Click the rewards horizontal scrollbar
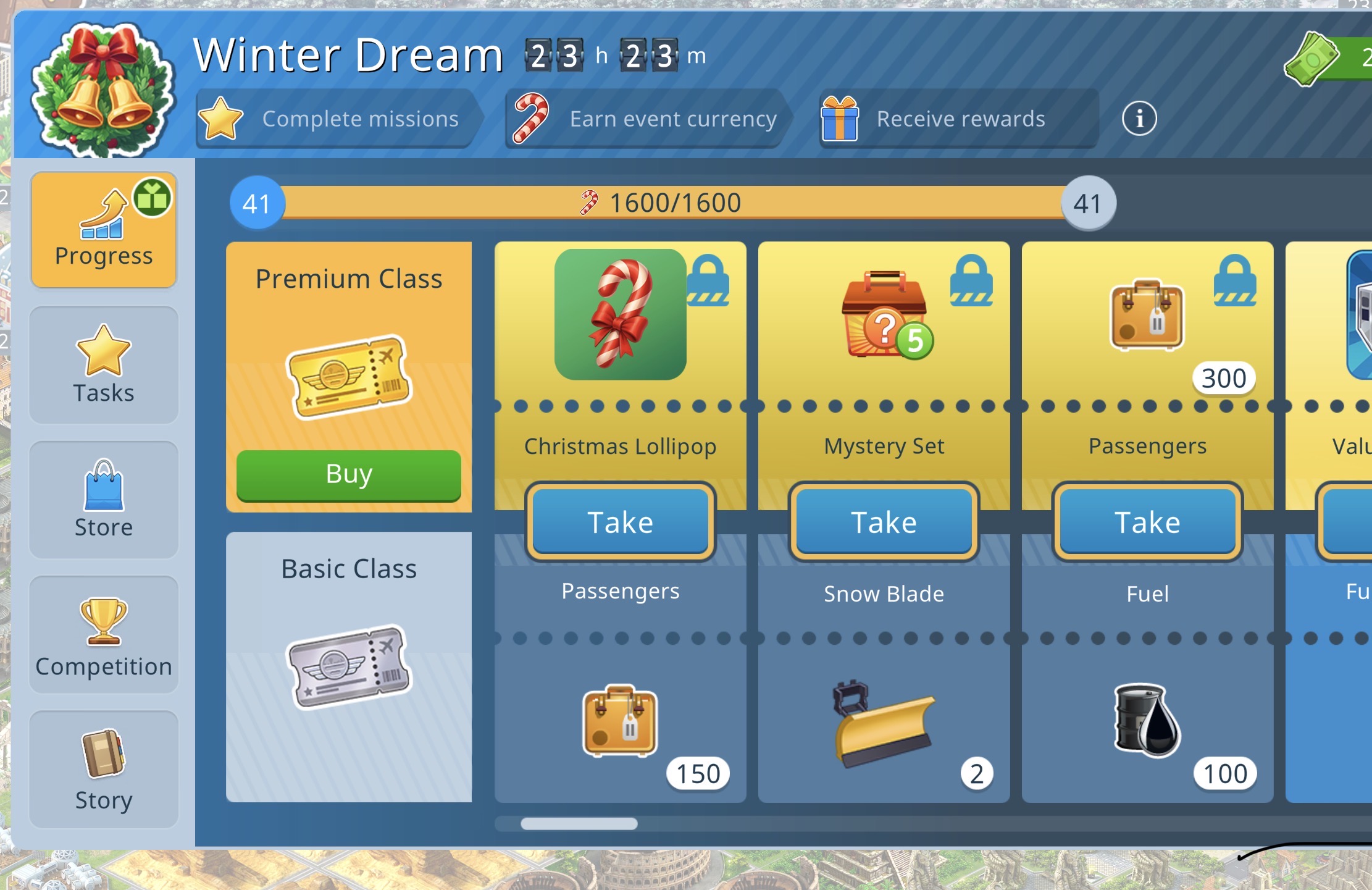Screen dimensions: 1372x890 click(579, 823)
